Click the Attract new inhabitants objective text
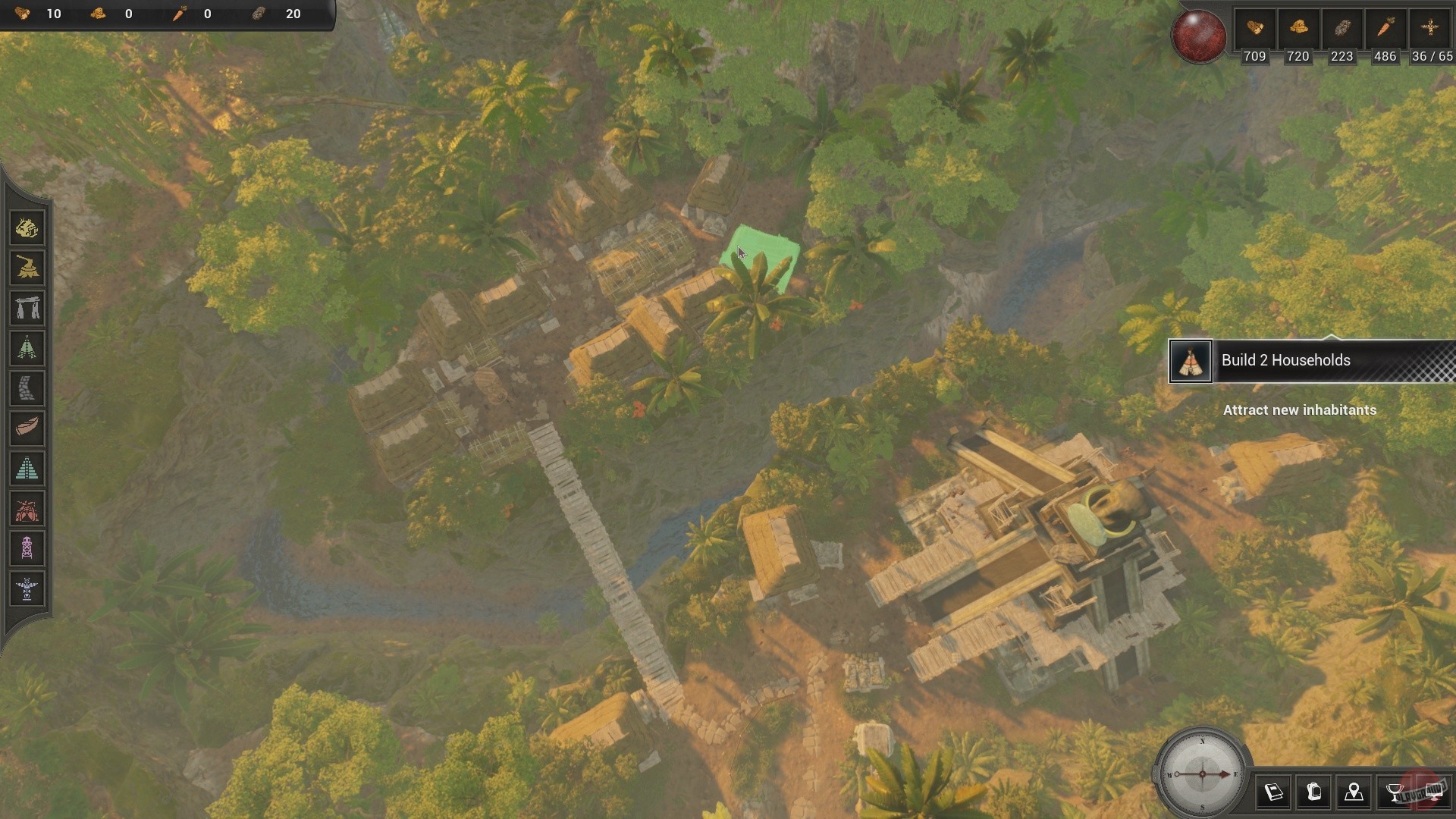This screenshot has height=819, width=1456. tap(1300, 410)
